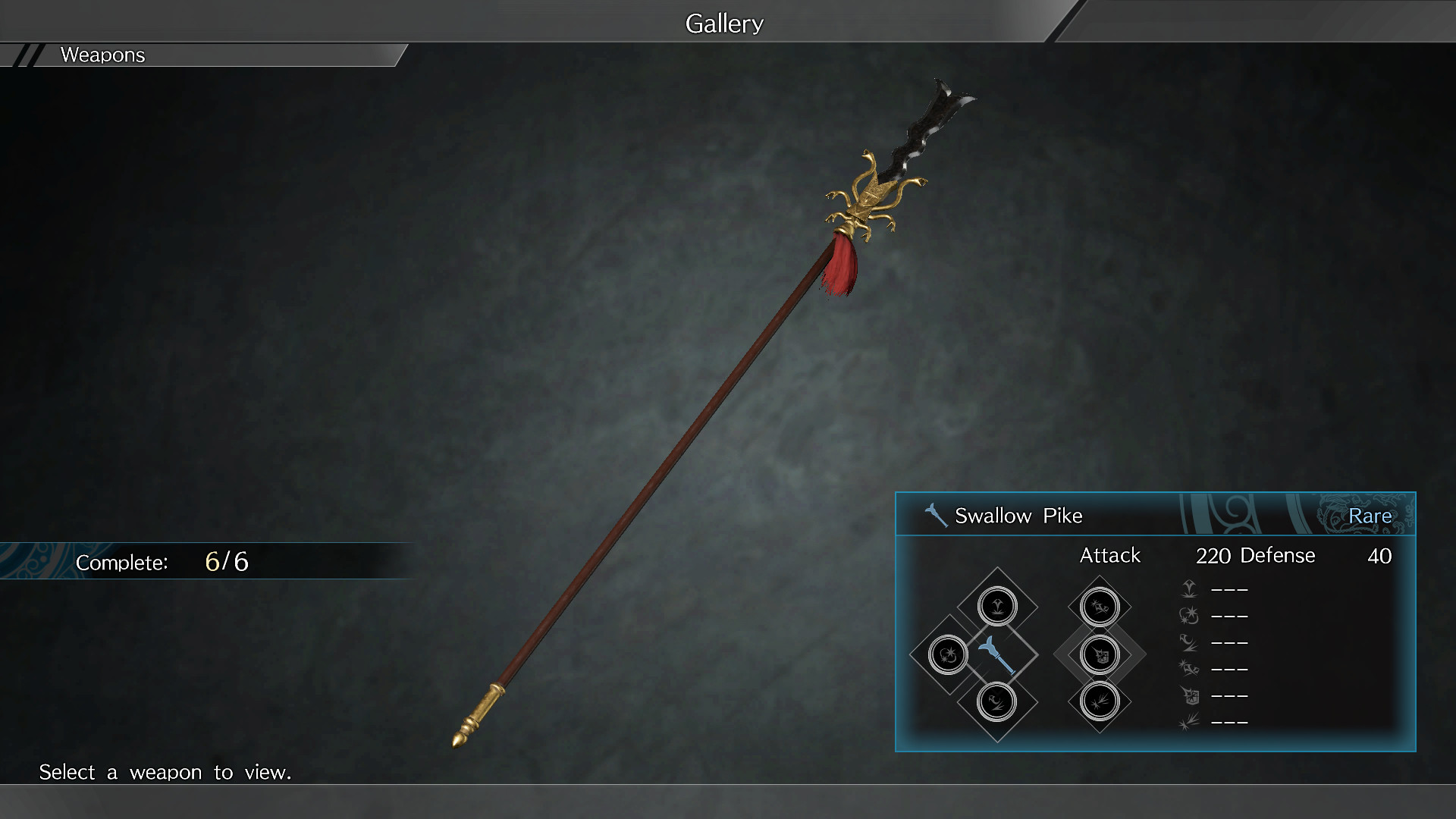Open the Gallery header menu
1456x819 pixels.
pyautogui.click(x=723, y=22)
